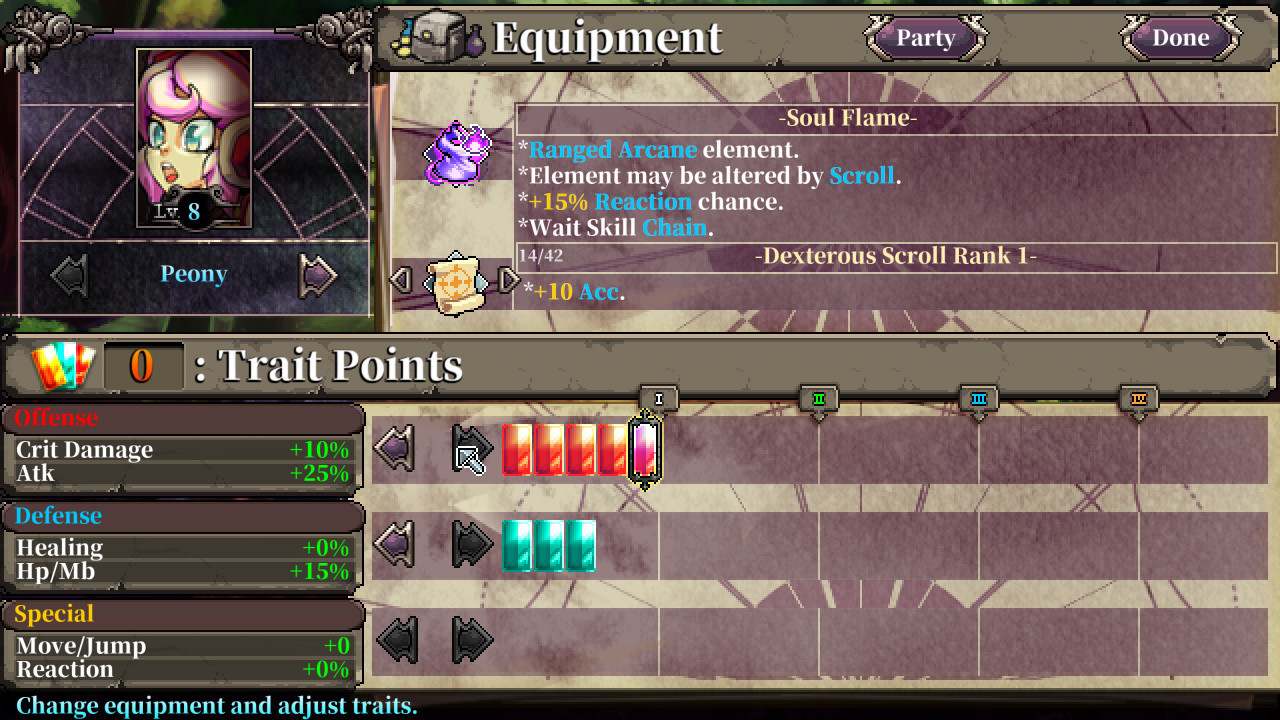This screenshot has width=1280, height=720.
Task: Switch to the orange tier IV trait tab
Action: [x=1138, y=397]
